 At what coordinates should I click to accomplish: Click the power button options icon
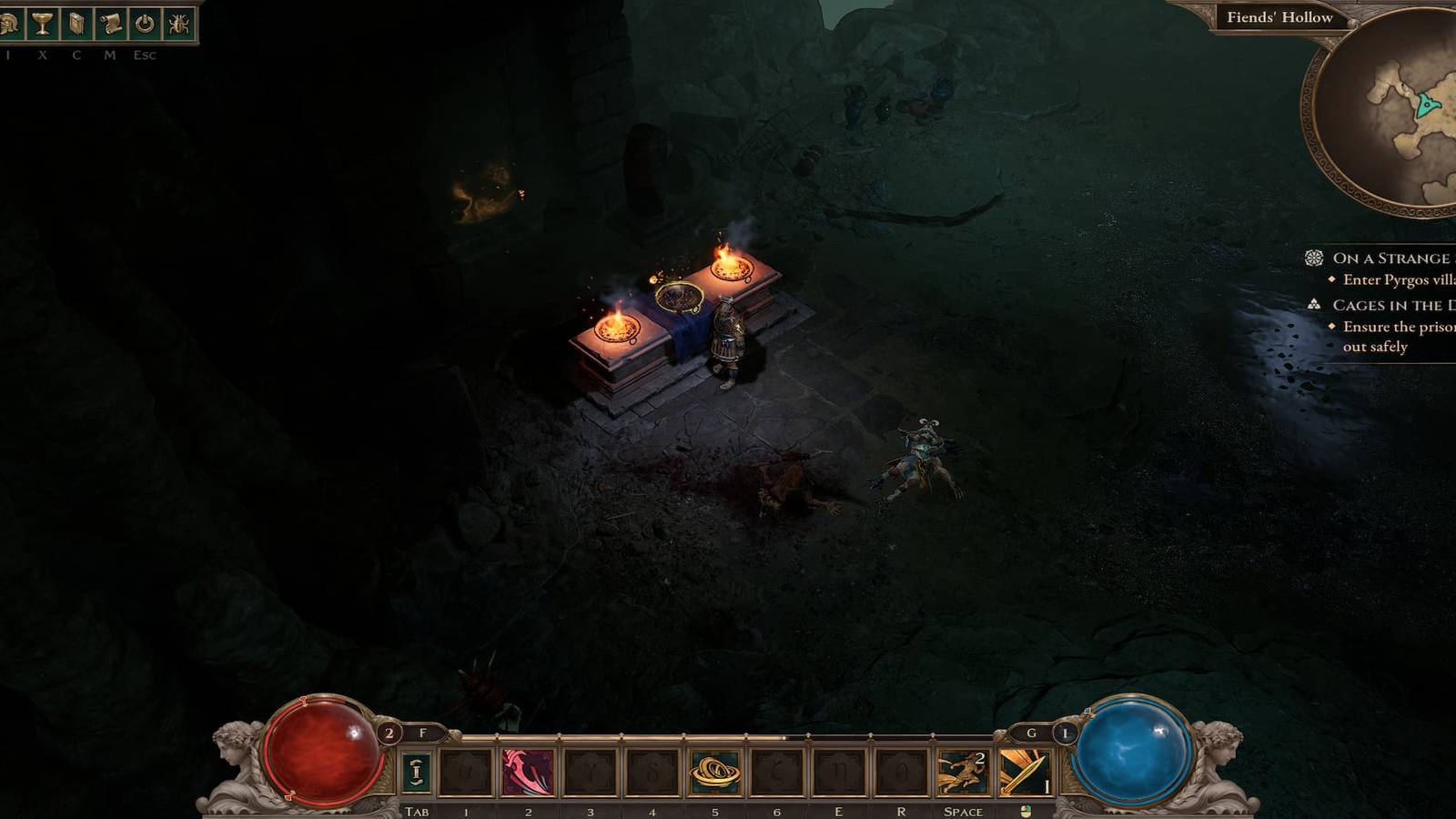(x=145, y=25)
